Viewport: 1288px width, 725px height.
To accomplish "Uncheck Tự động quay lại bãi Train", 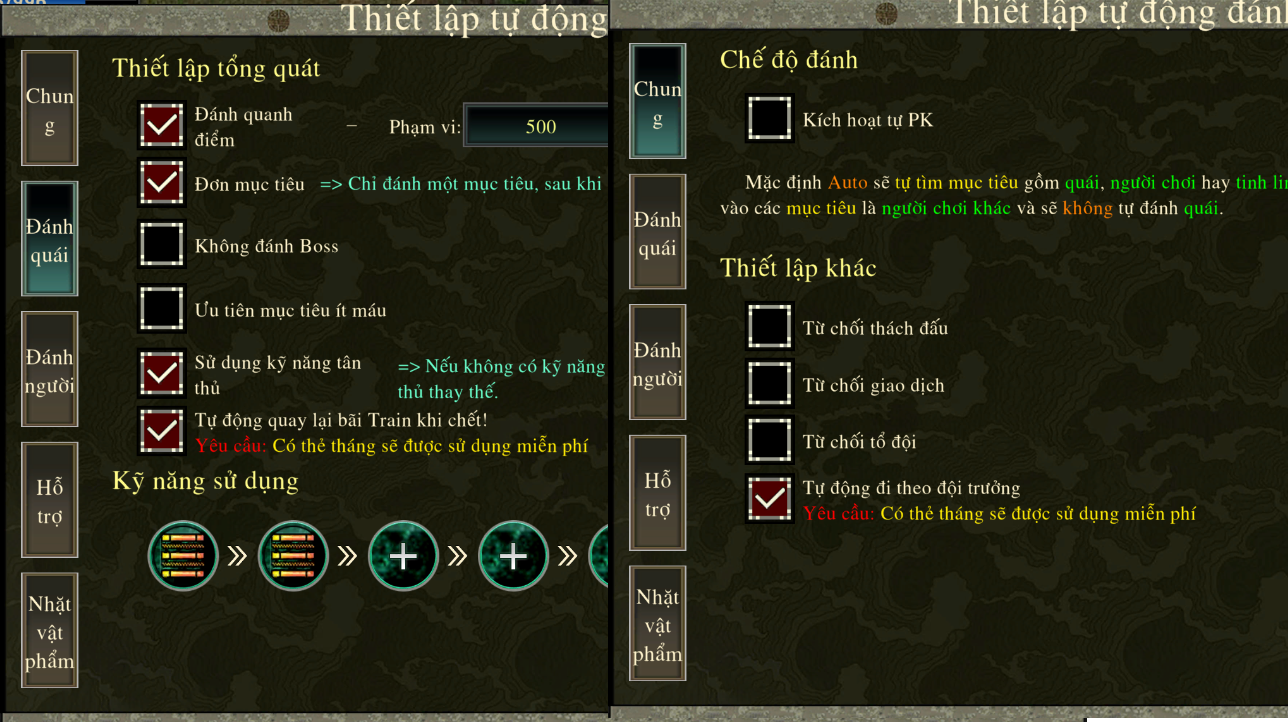I will coord(162,431).
